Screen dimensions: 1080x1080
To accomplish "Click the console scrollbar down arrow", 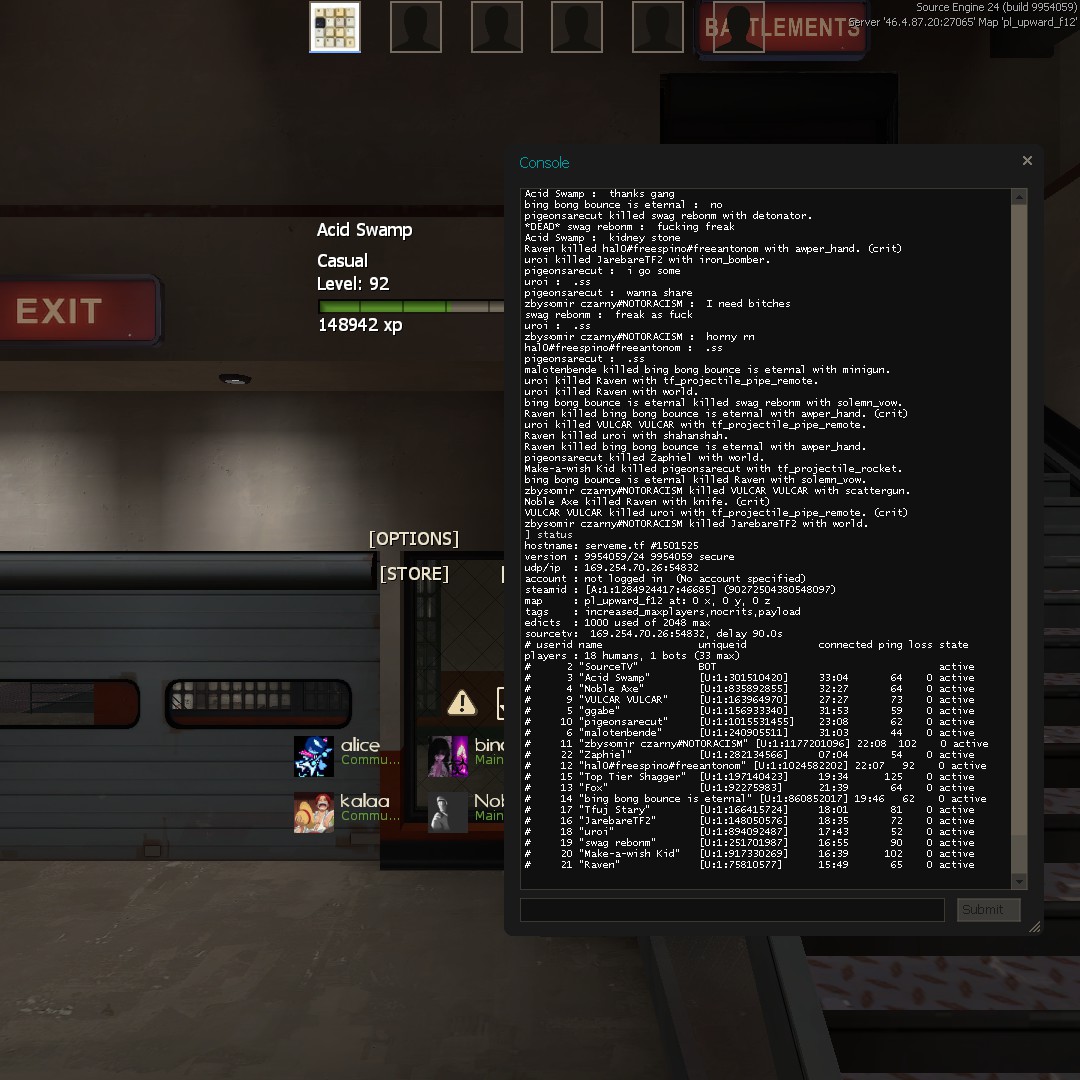I will (x=1019, y=881).
